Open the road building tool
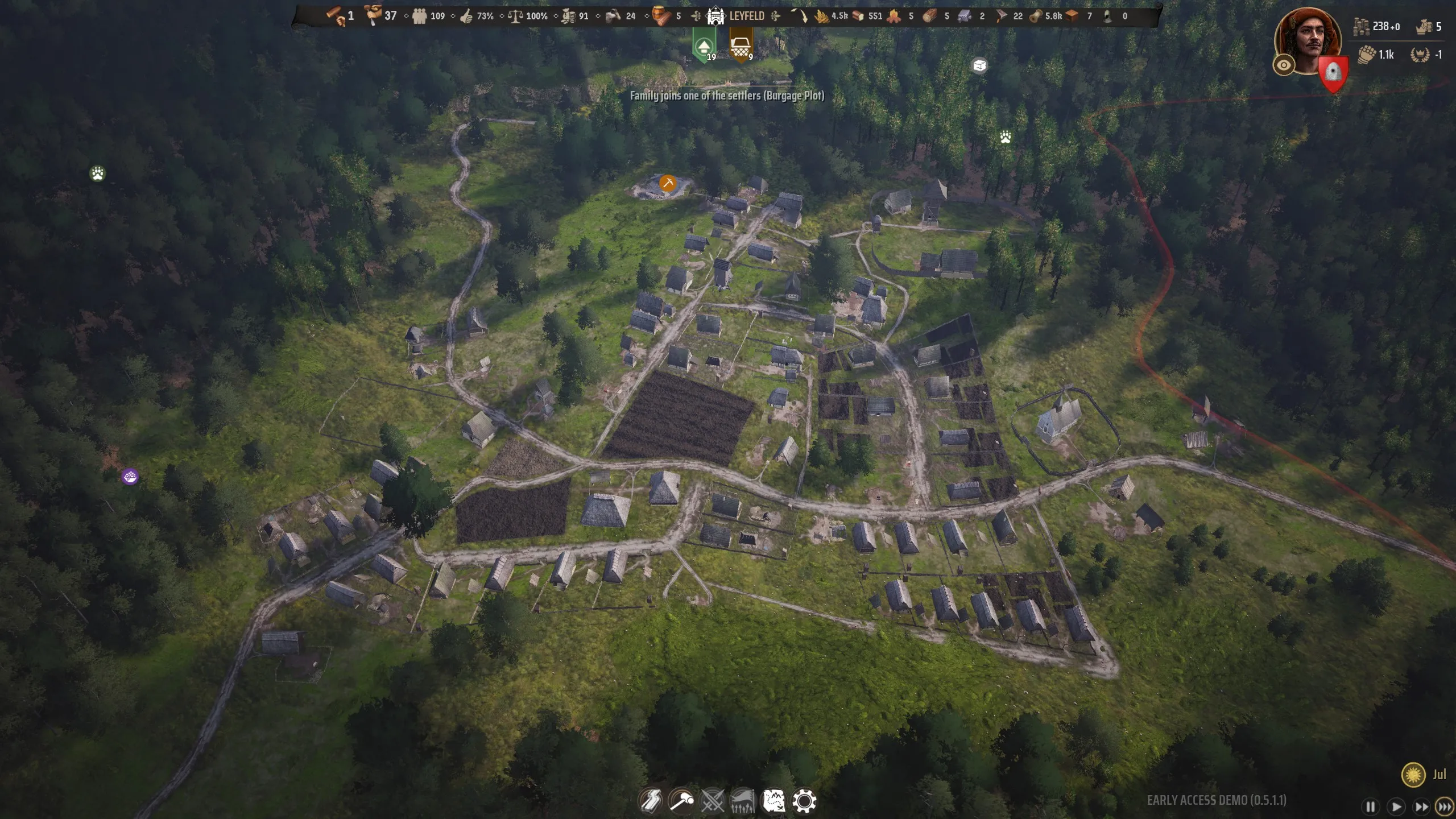The width and height of the screenshot is (1456, 819). (x=651, y=801)
